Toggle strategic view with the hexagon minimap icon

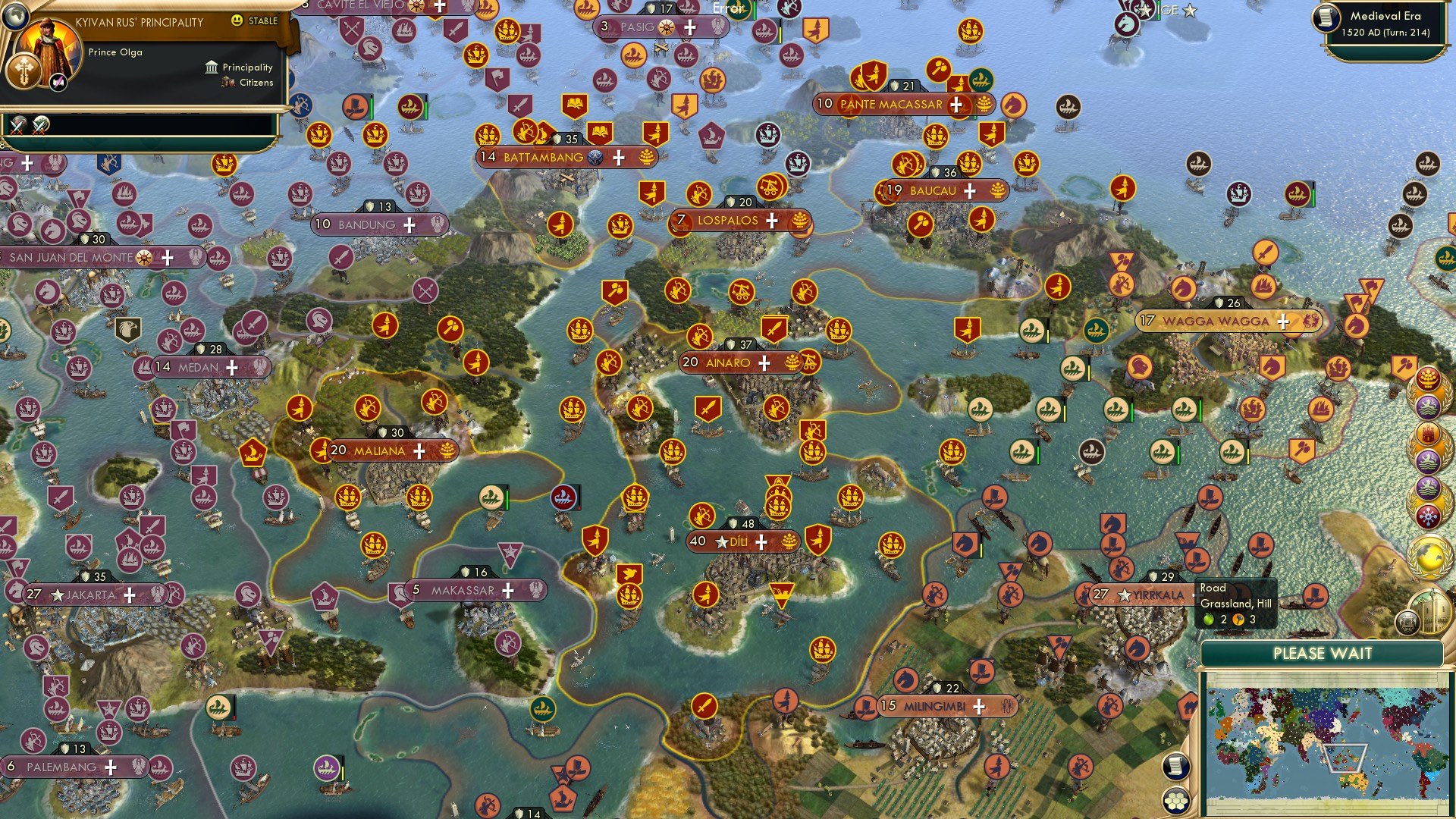(1176, 801)
